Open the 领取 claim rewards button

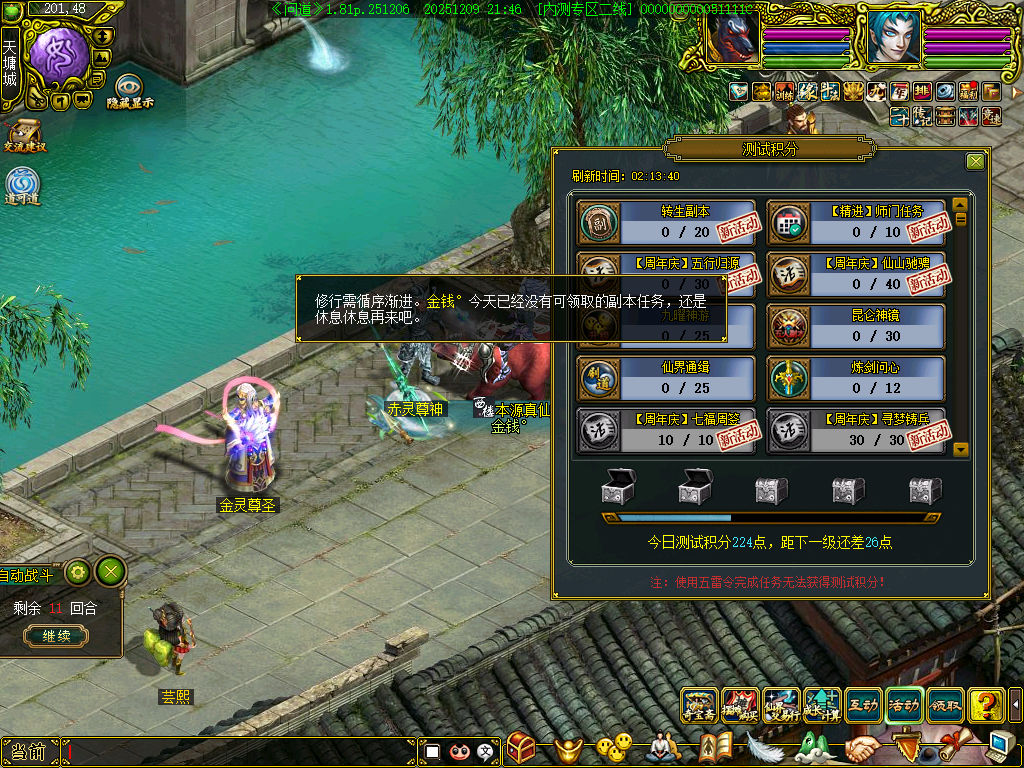pos(945,705)
